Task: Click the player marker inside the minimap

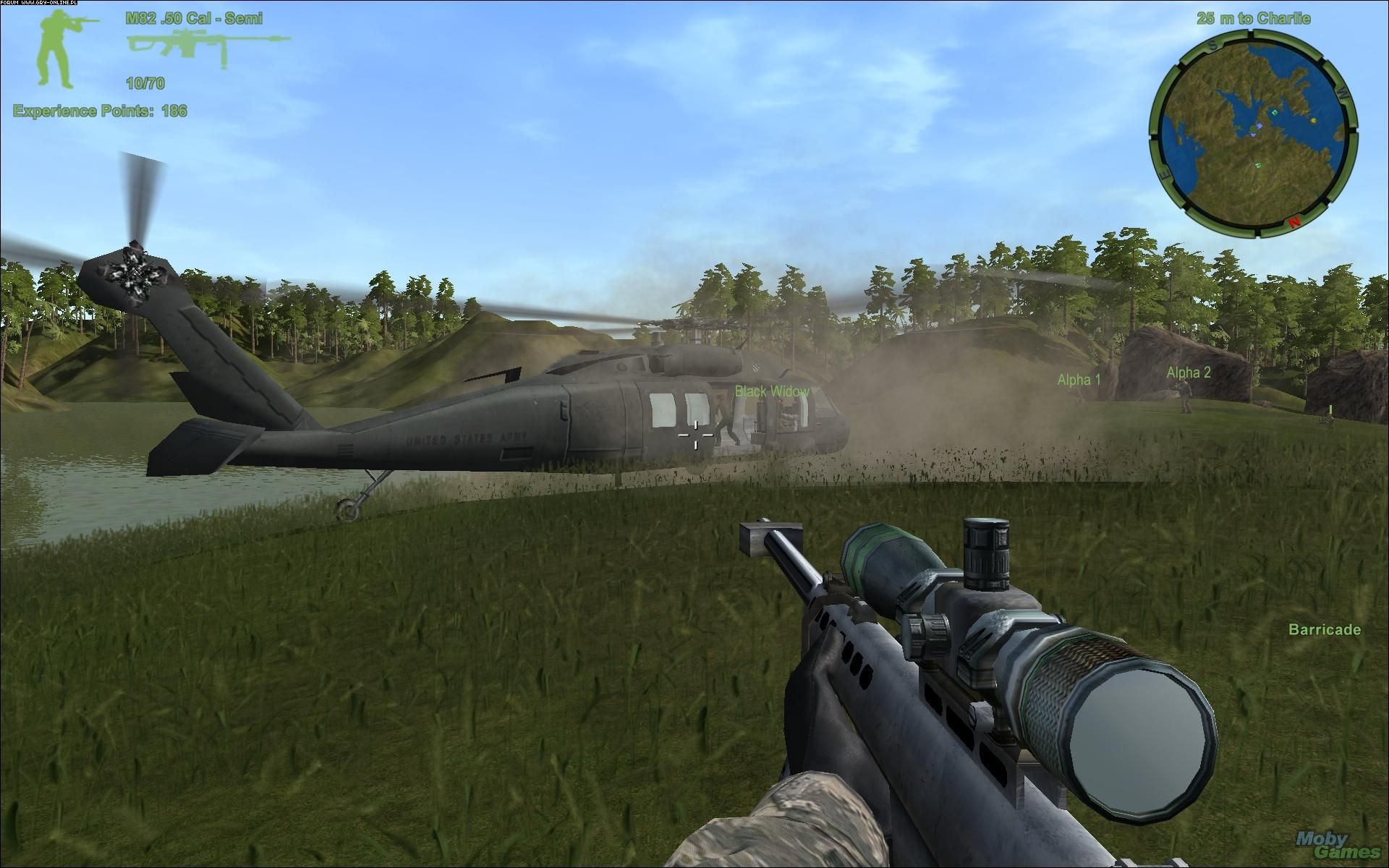Action: pos(1253,129)
